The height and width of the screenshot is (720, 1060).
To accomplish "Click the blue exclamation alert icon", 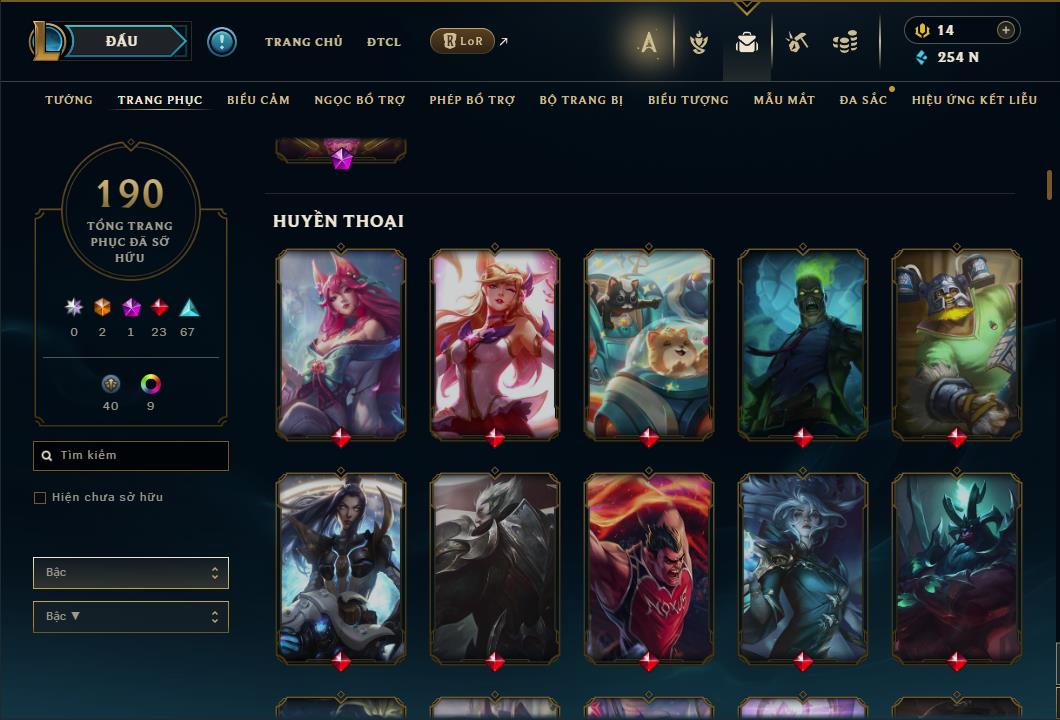I will coord(222,41).
